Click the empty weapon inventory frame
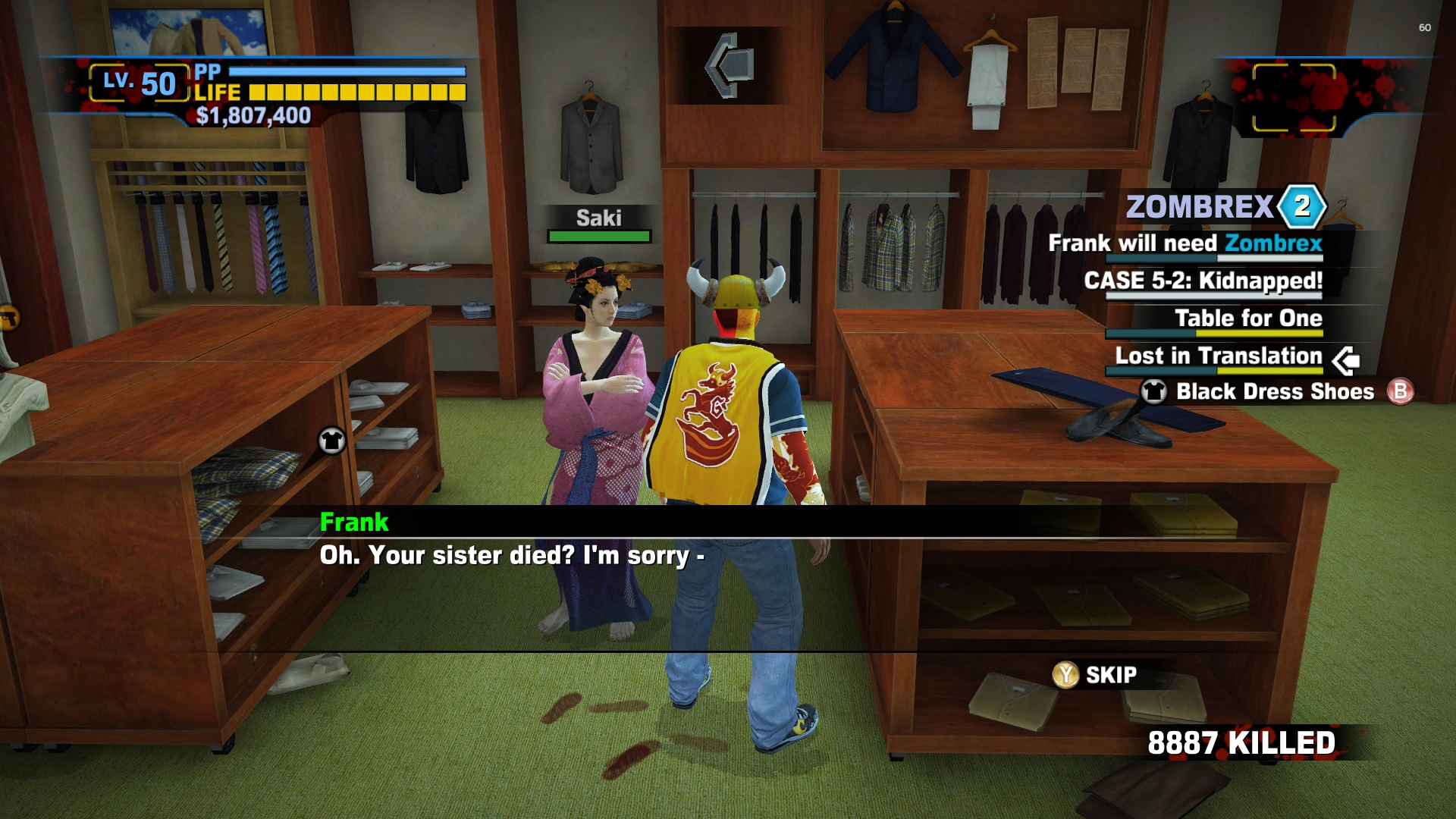Image resolution: width=1456 pixels, height=819 pixels. coord(1294,98)
